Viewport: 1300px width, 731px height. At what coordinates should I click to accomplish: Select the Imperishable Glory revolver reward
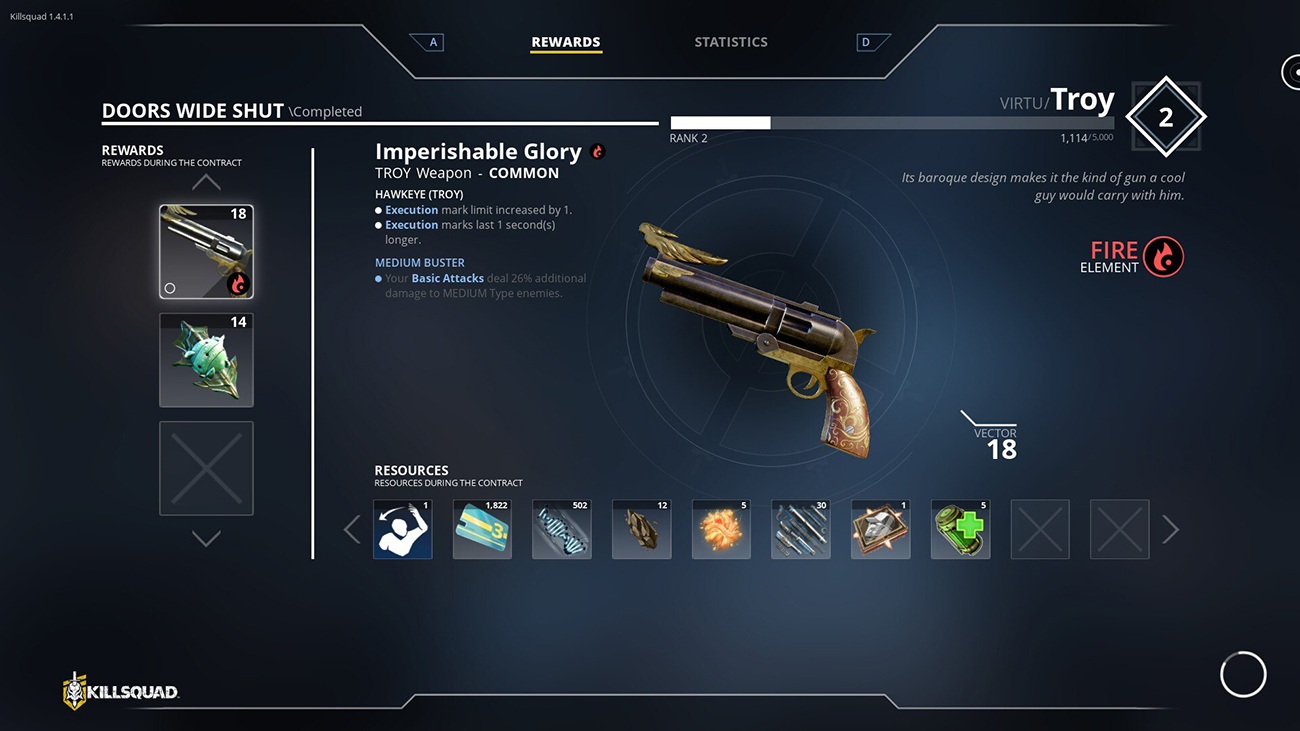[206, 252]
